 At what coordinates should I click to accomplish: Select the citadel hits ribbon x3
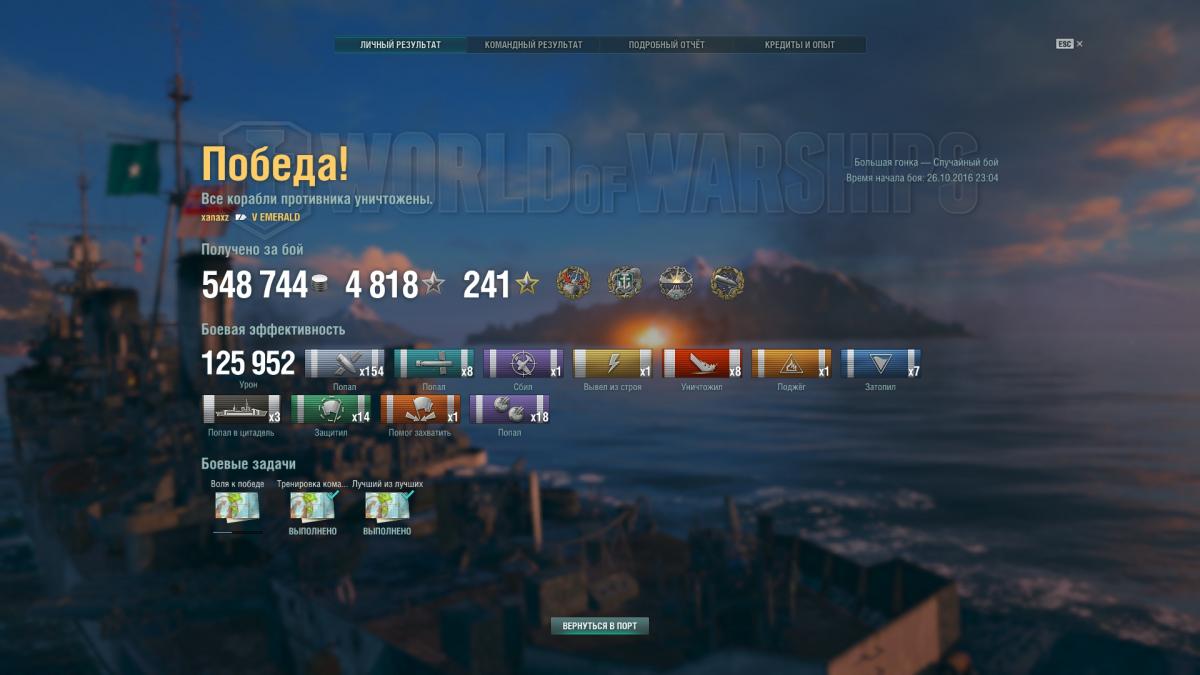(241, 410)
